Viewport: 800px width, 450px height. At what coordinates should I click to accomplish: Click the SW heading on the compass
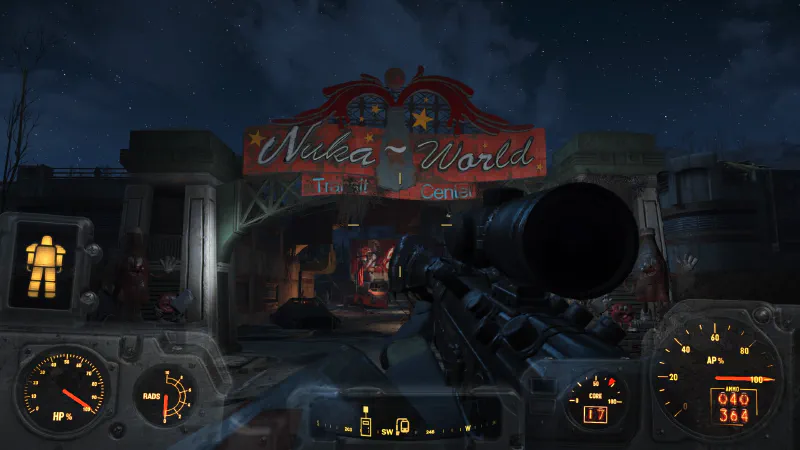point(387,432)
